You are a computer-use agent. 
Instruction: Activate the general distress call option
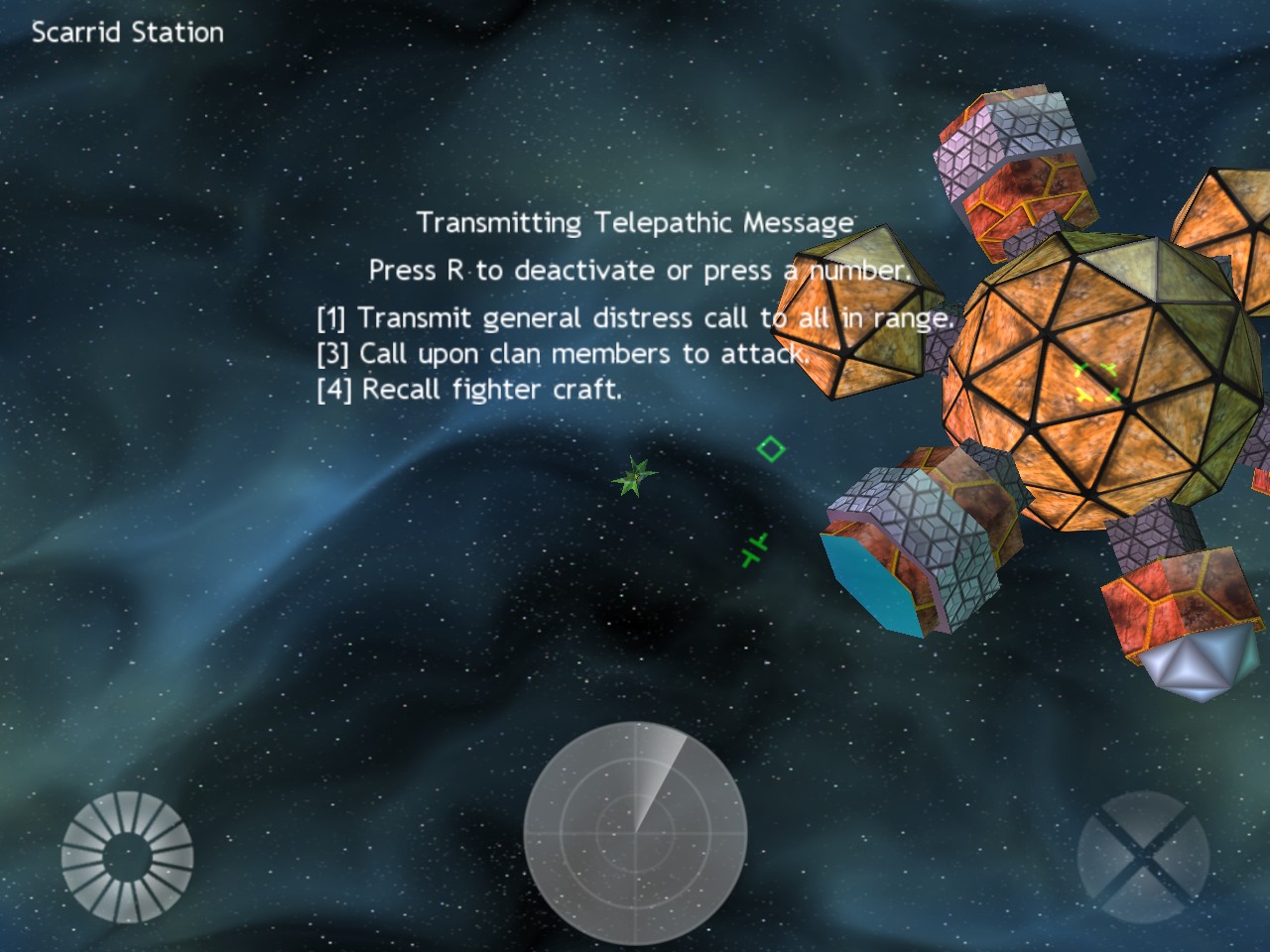(635, 318)
